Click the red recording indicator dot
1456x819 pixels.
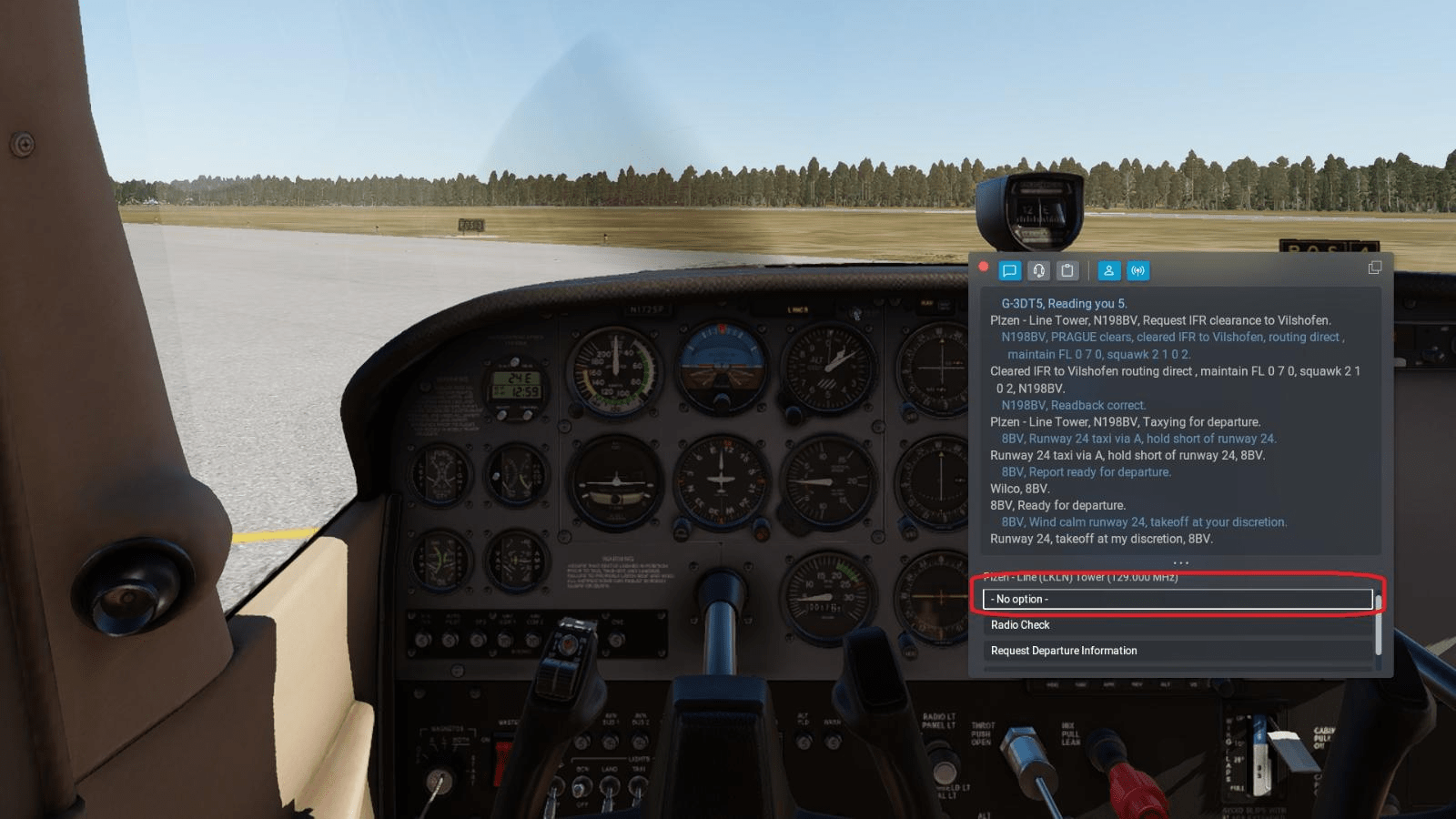(x=984, y=267)
